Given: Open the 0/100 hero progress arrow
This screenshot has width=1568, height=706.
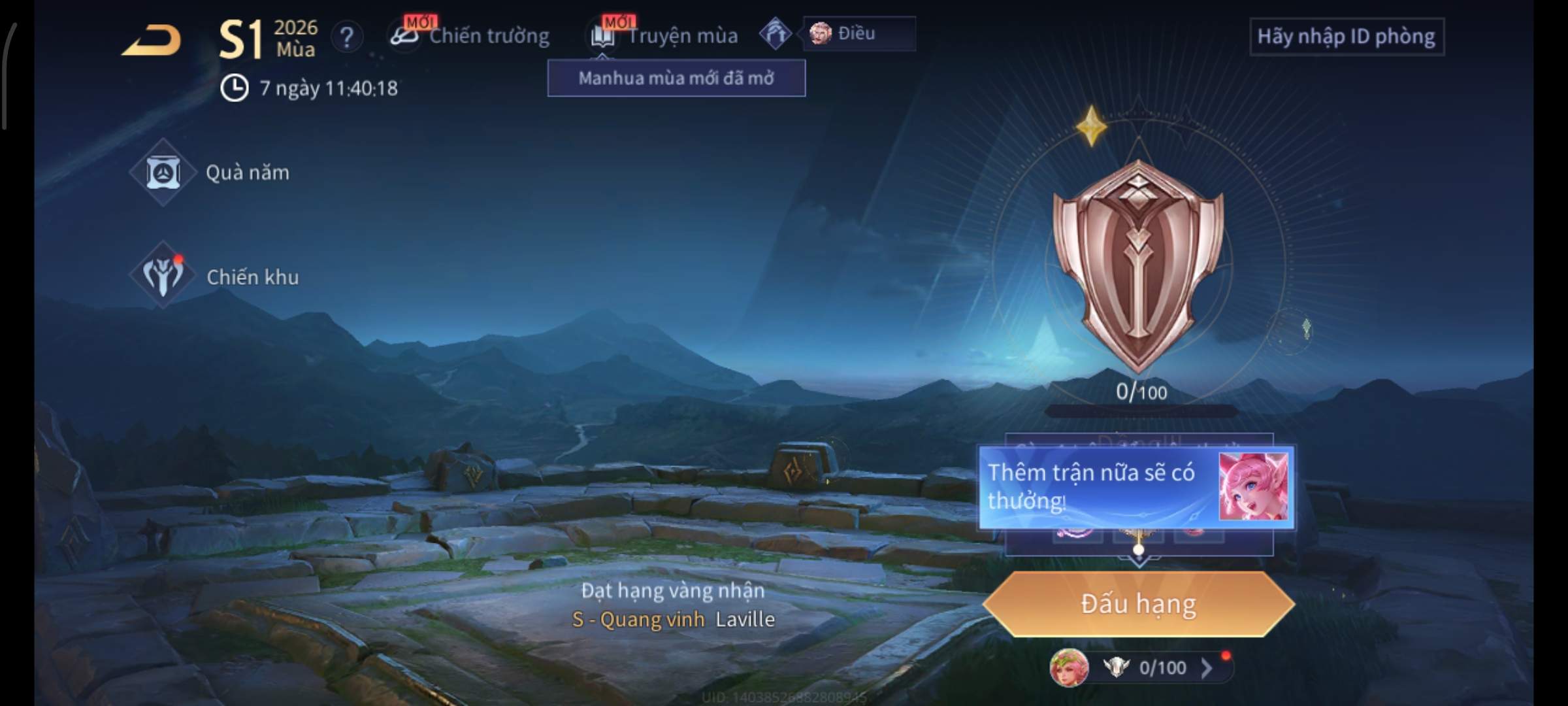Looking at the screenshot, I should click(1206, 667).
